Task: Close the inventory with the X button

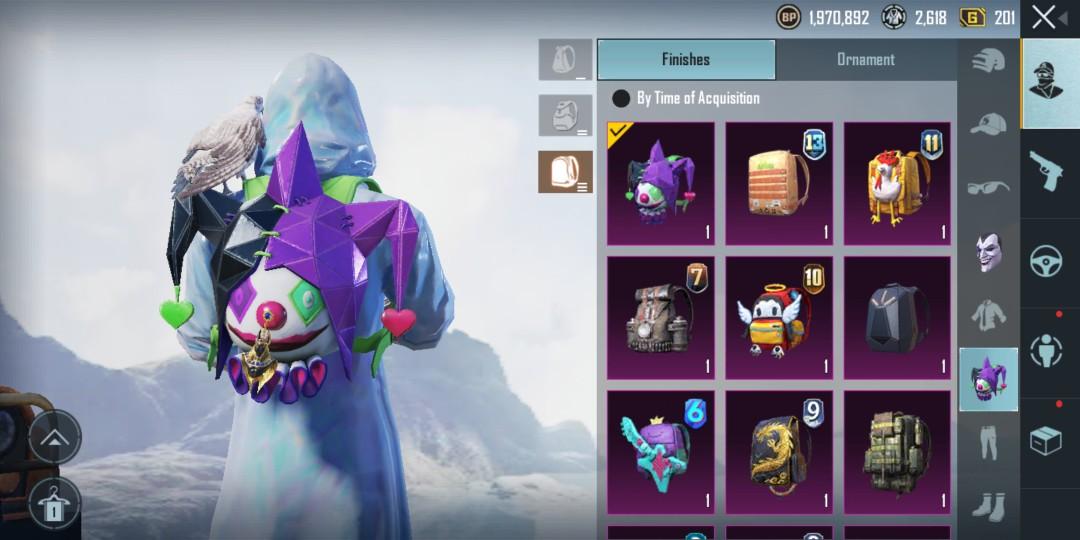Action: (1044, 17)
